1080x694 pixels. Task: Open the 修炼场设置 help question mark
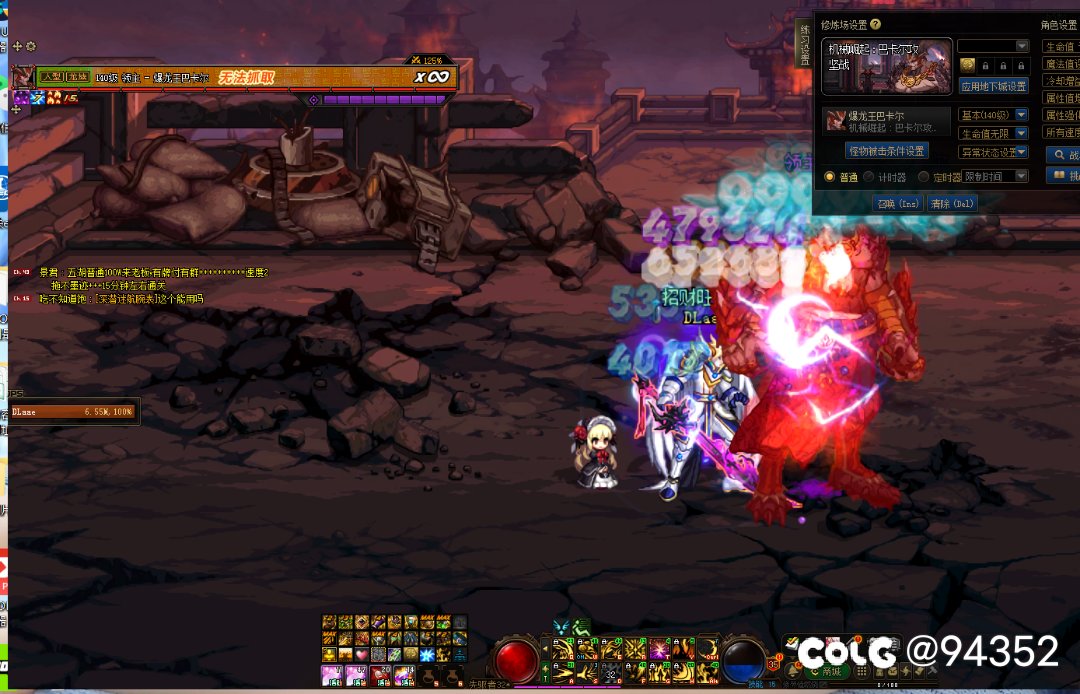coord(876,24)
